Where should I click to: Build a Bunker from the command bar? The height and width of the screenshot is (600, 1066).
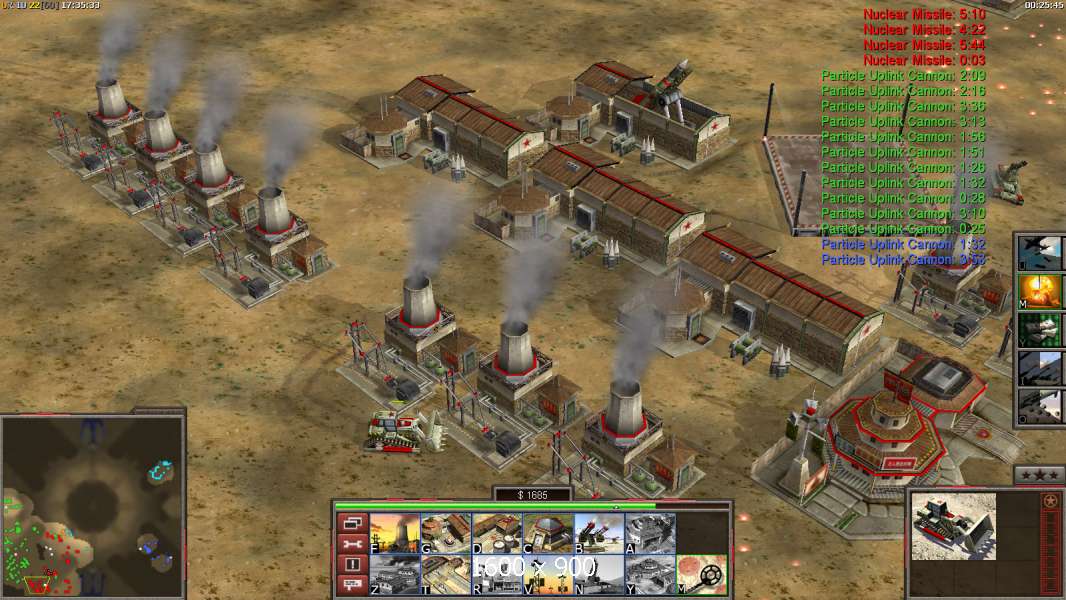tap(547, 533)
